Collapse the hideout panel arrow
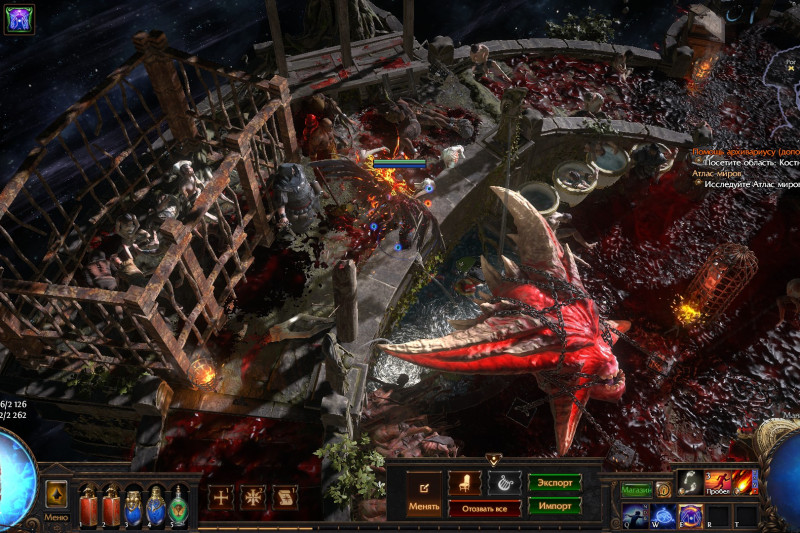The height and width of the screenshot is (533, 800). coord(493,460)
